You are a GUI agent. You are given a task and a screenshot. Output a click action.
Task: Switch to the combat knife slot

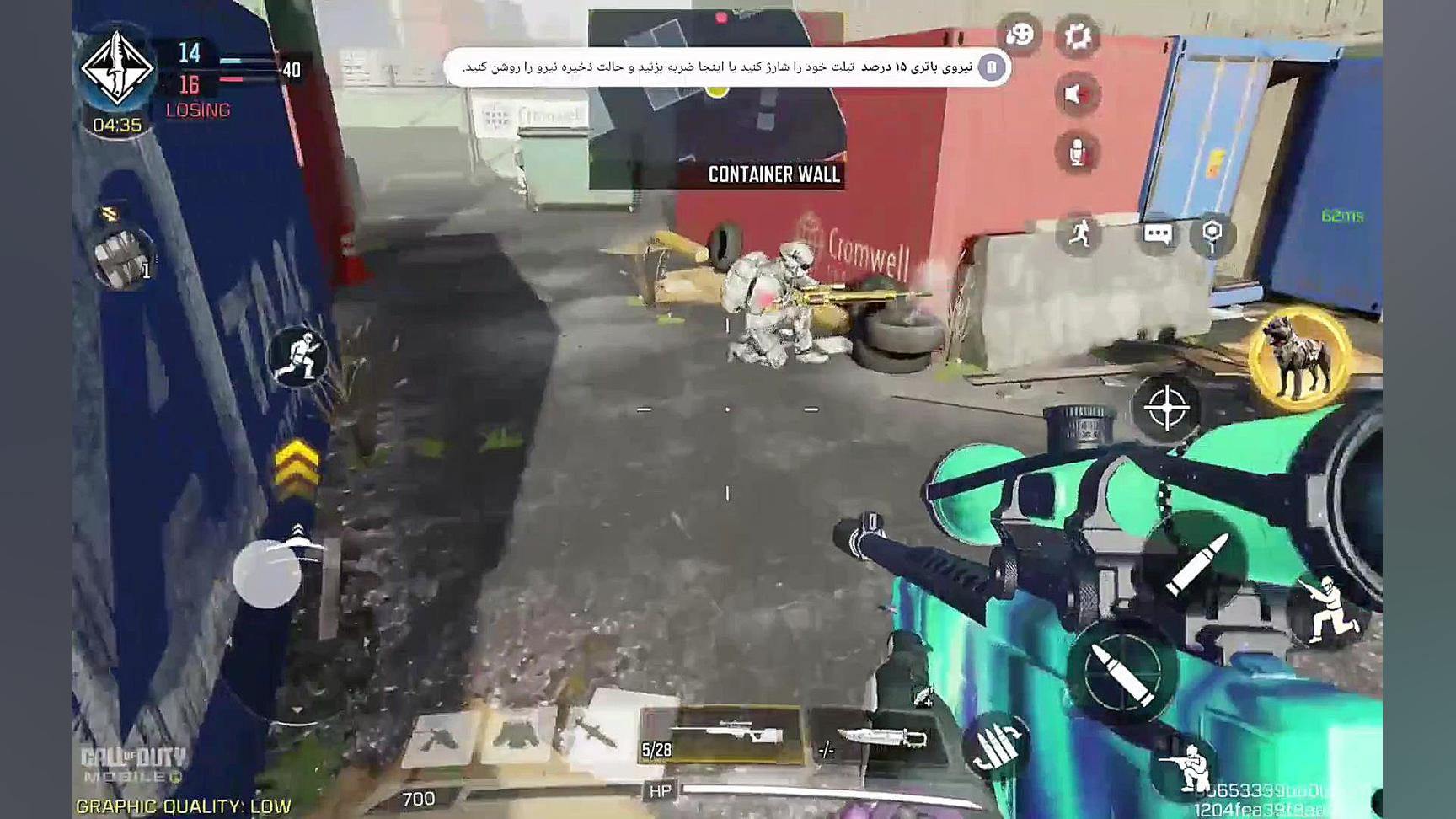[877, 739]
